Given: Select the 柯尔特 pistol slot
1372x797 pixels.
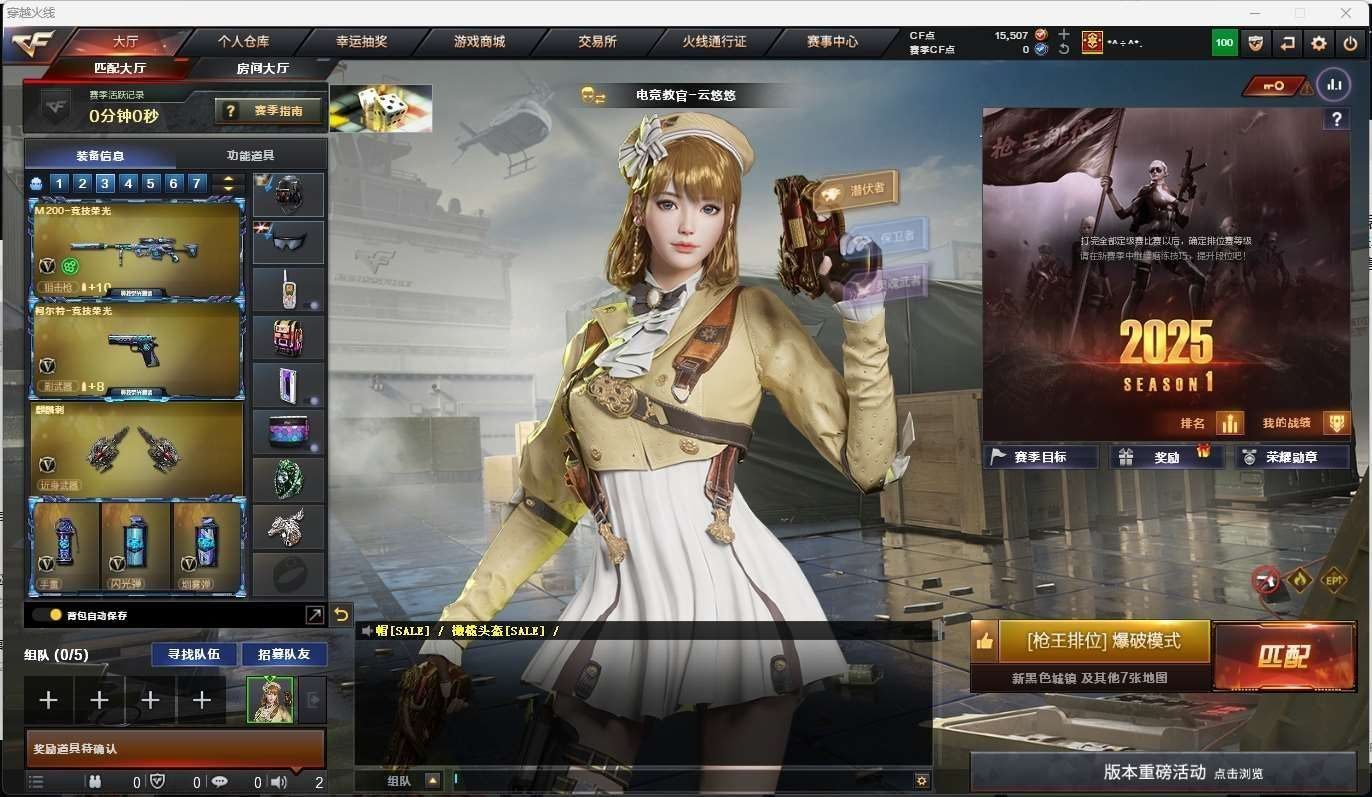Looking at the screenshot, I should pyautogui.click(x=137, y=350).
